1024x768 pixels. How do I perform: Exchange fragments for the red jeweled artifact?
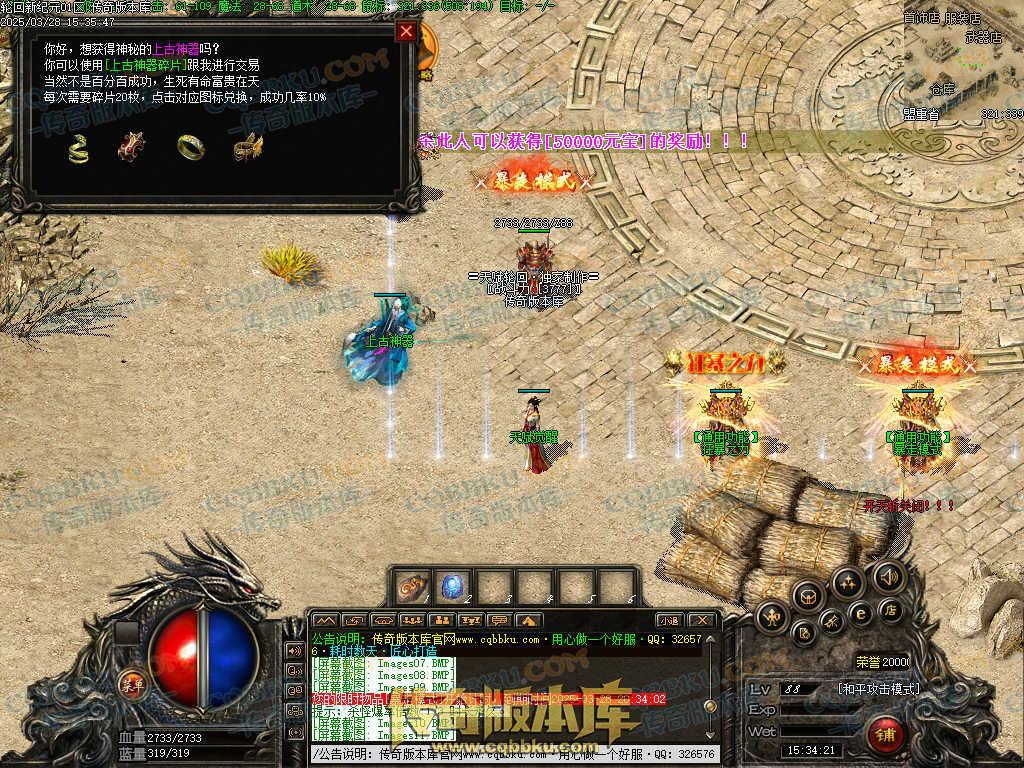point(130,148)
